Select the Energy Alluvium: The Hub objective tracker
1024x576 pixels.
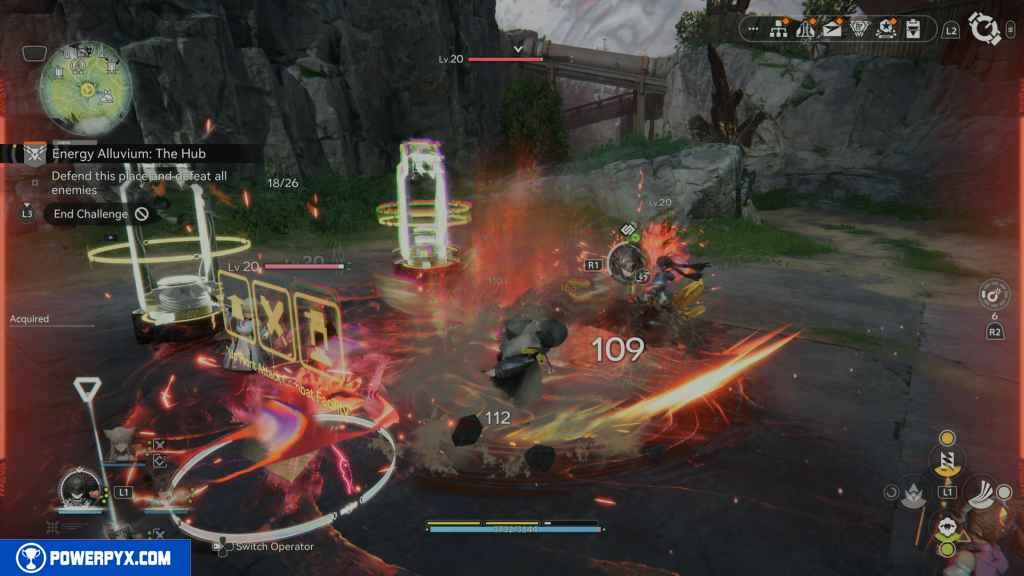pos(126,153)
